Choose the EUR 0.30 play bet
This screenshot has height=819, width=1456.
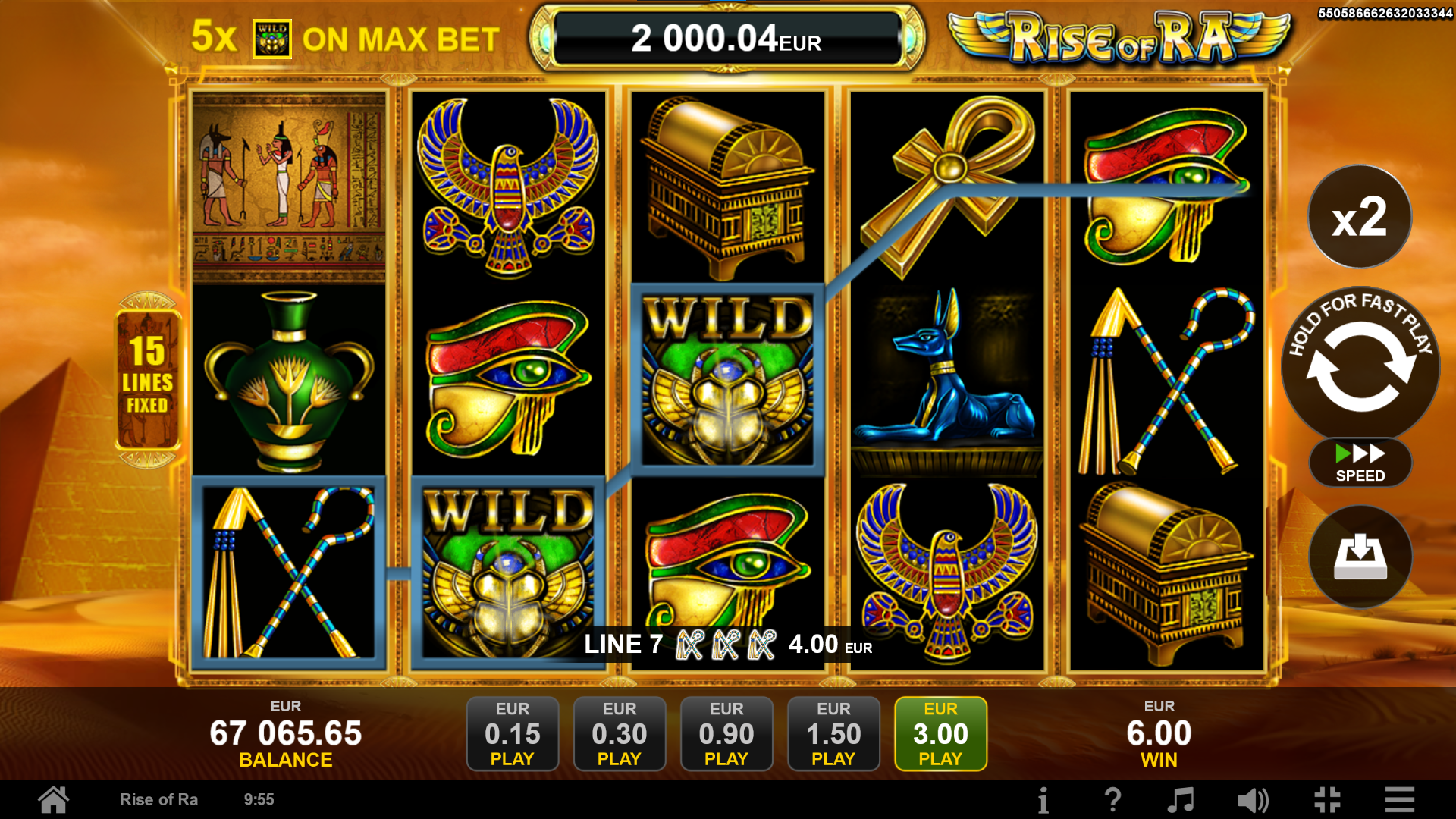(x=620, y=733)
